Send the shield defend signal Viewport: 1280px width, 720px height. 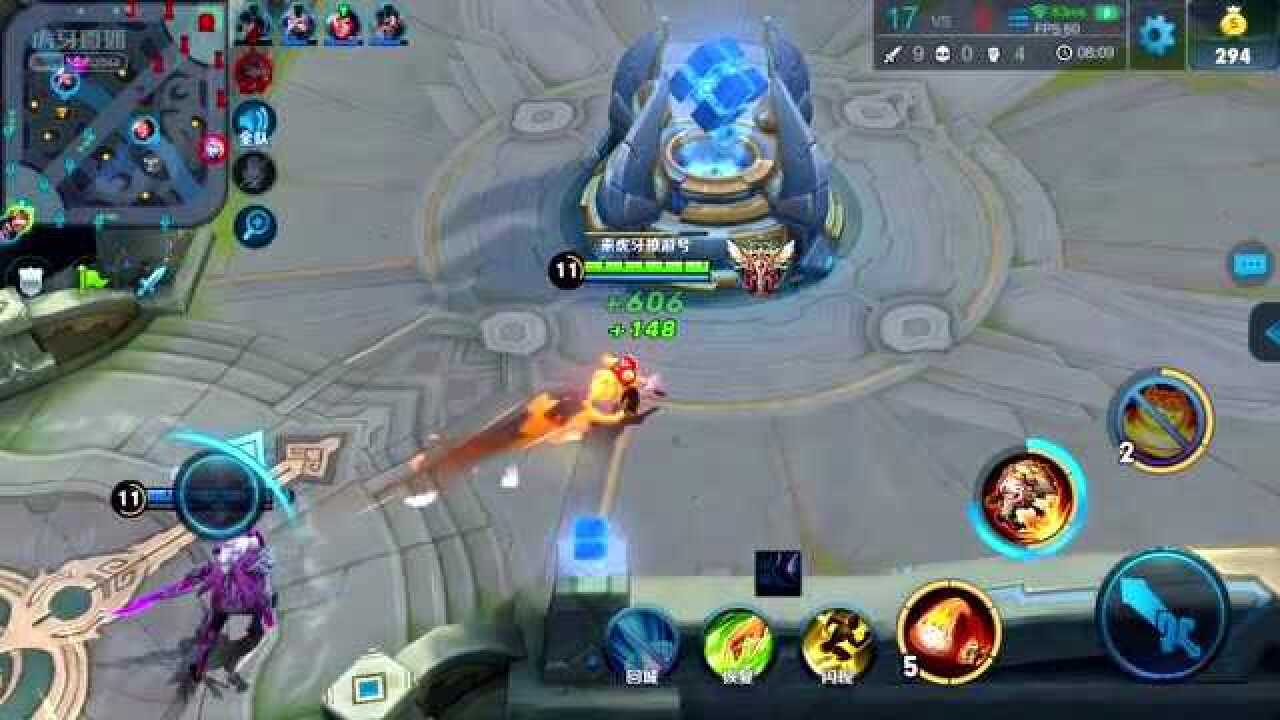click(30, 279)
